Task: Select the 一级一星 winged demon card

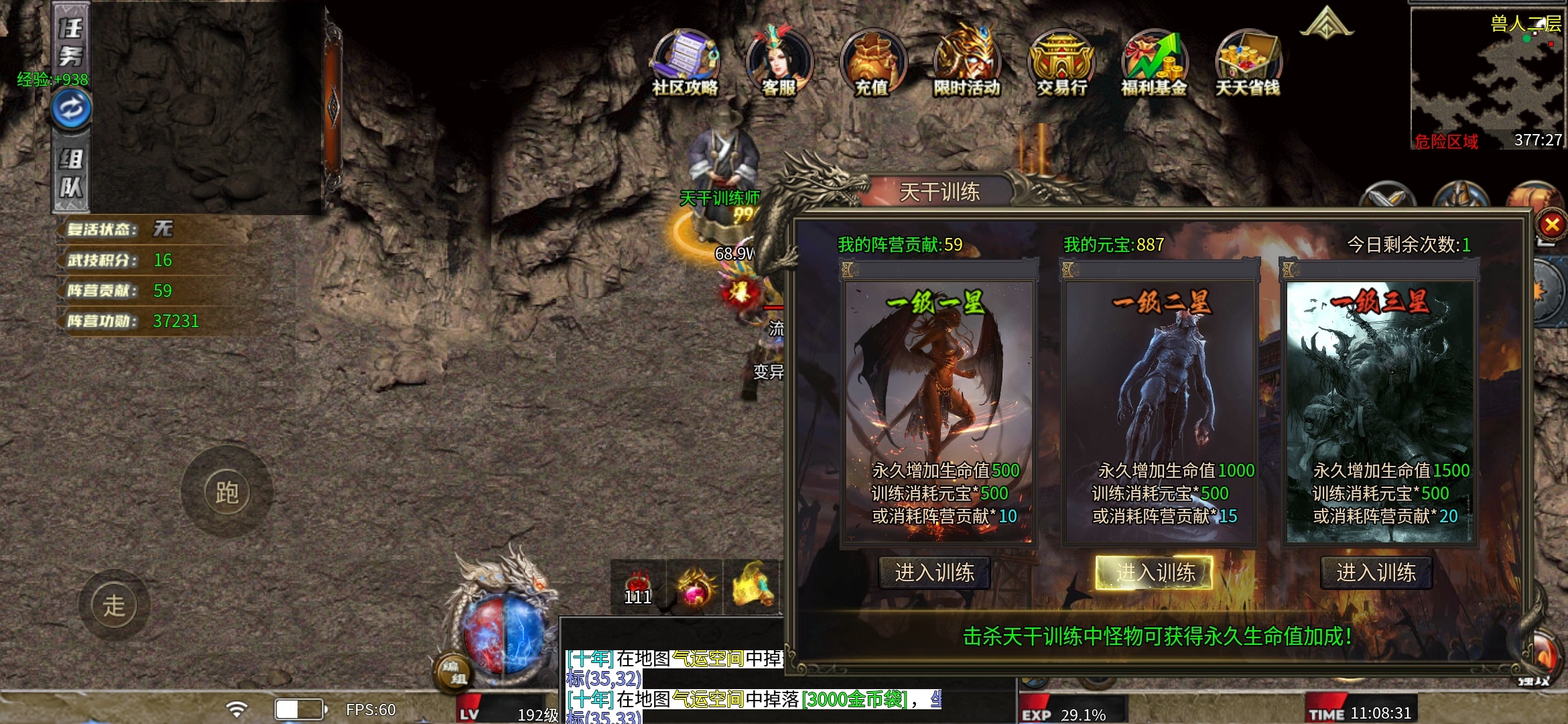Action: click(x=939, y=409)
